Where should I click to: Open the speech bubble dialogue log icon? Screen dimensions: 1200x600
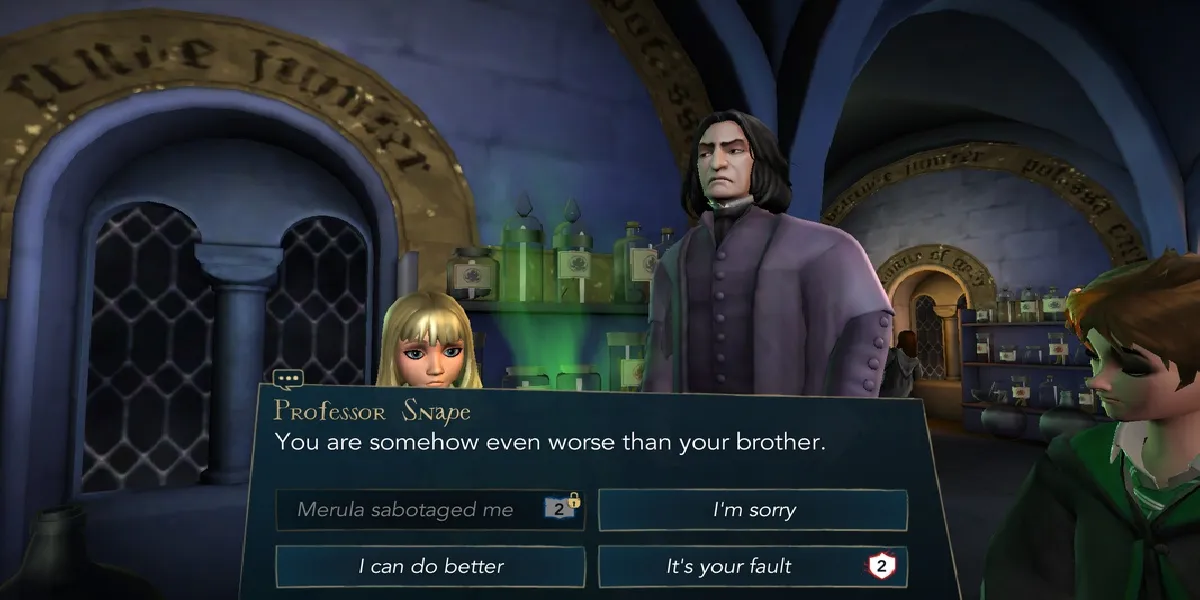(287, 380)
